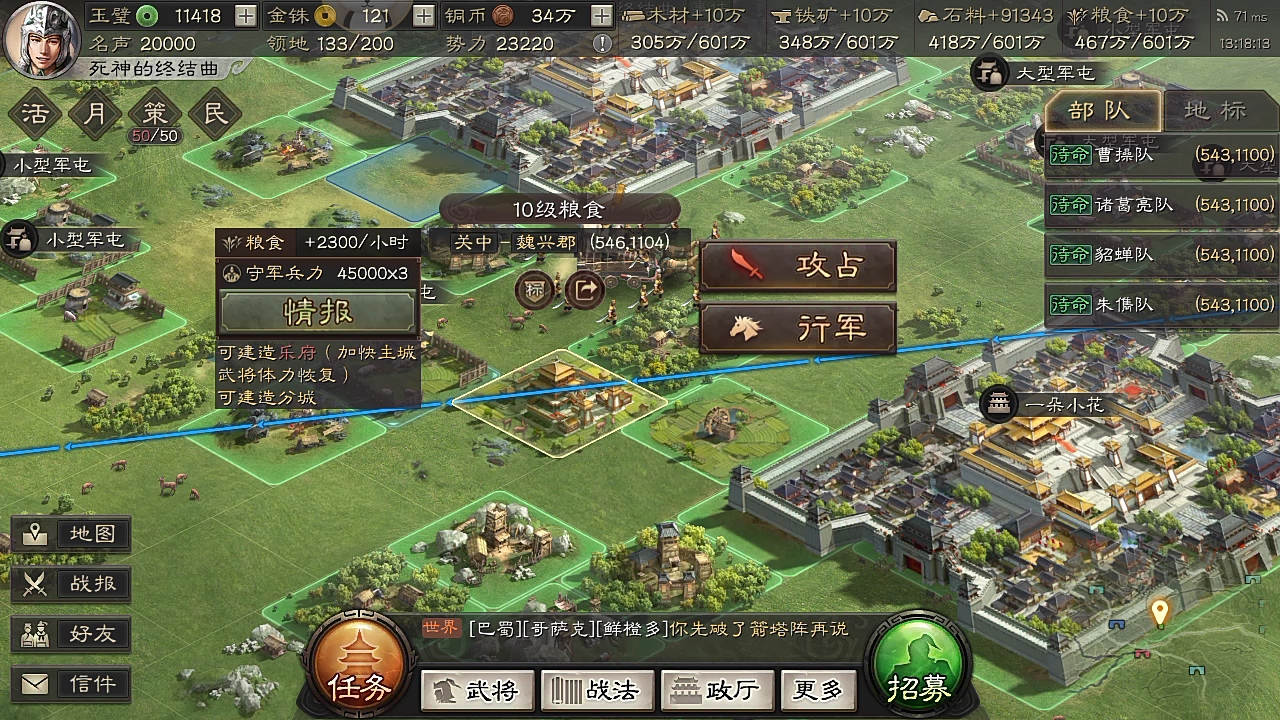
Task: Switch to the 部队 troops tab
Action: click(x=1104, y=111)
